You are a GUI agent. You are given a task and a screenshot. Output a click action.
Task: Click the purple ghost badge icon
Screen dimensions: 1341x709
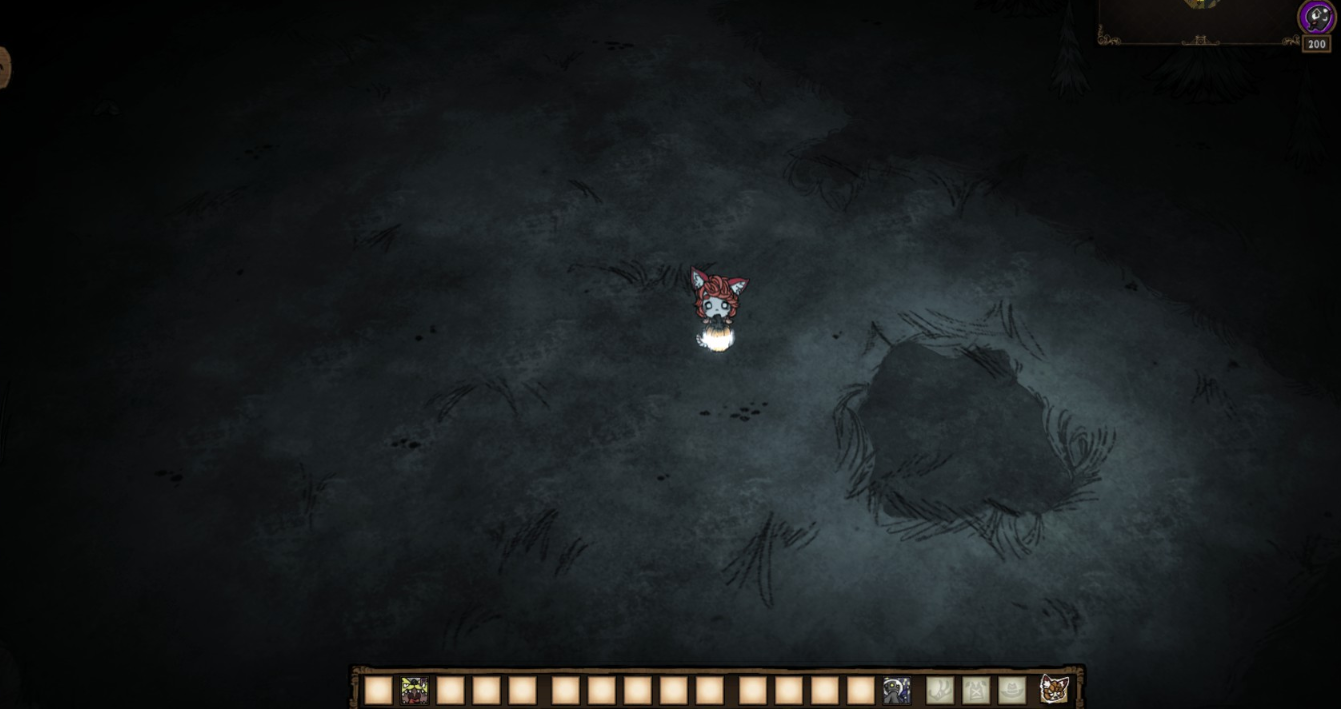[1316, 17]
